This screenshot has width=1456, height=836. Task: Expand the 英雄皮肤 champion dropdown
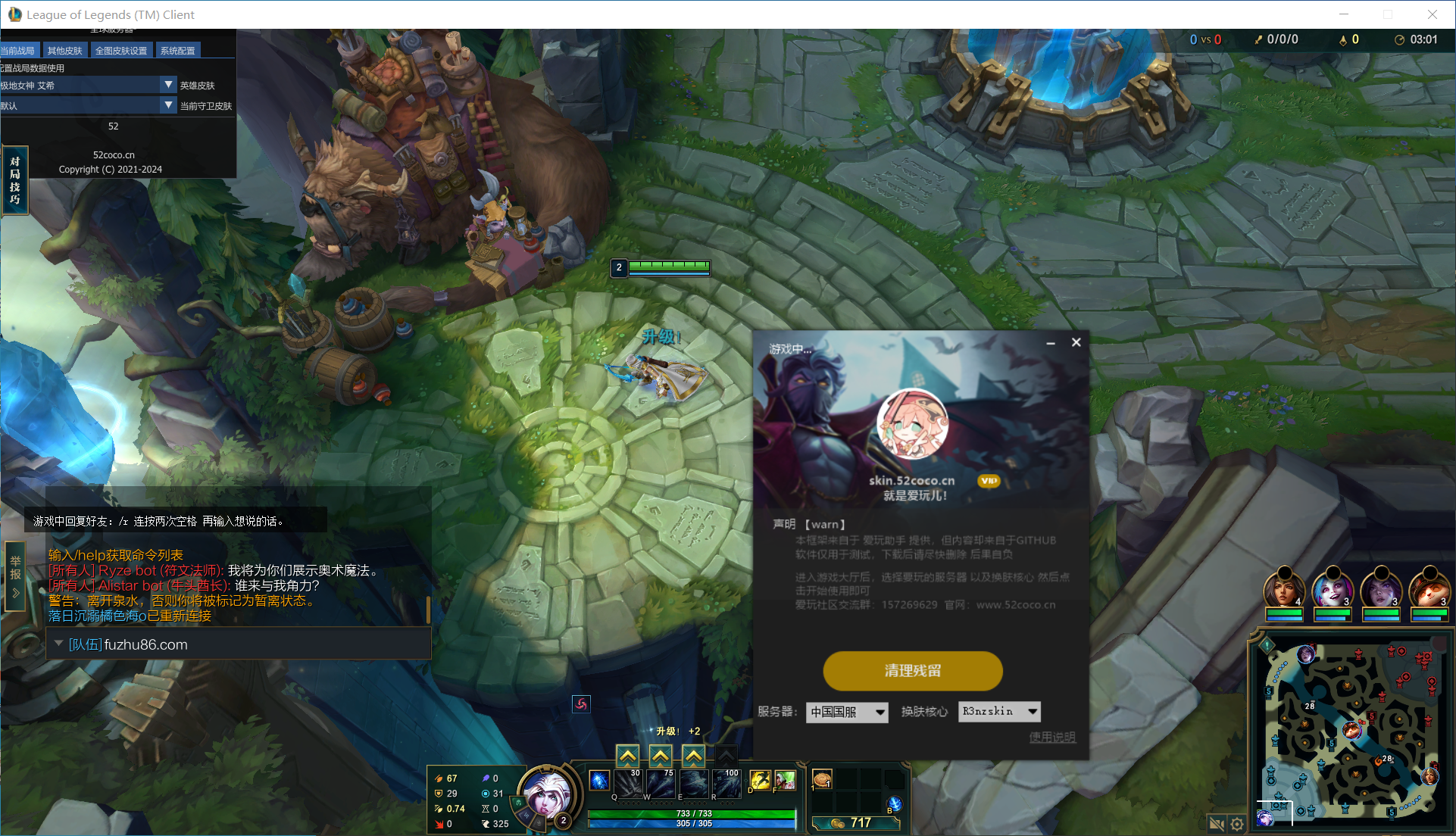(x=168, y=85)
